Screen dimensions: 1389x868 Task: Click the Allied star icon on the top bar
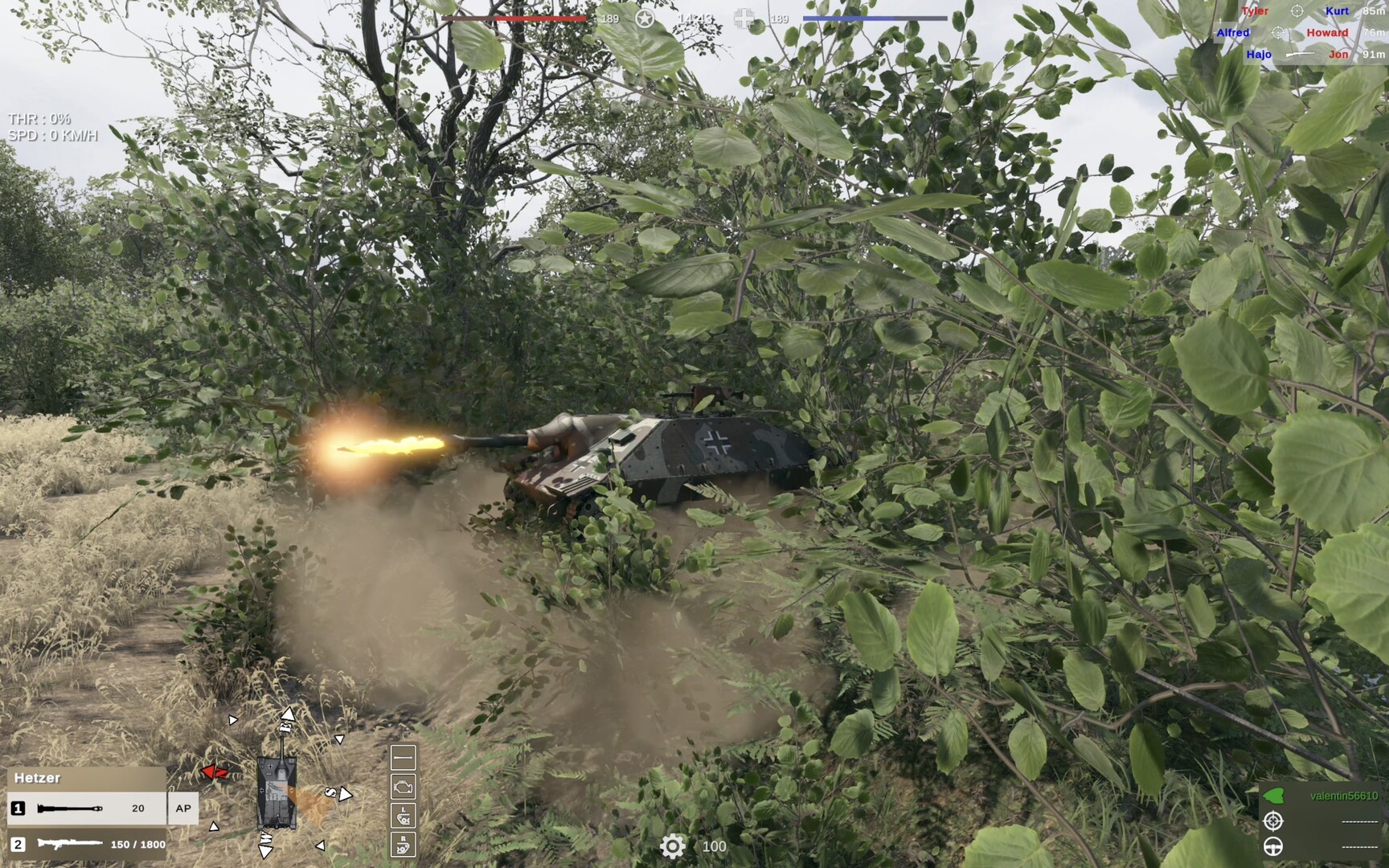(x=642, y=18)
